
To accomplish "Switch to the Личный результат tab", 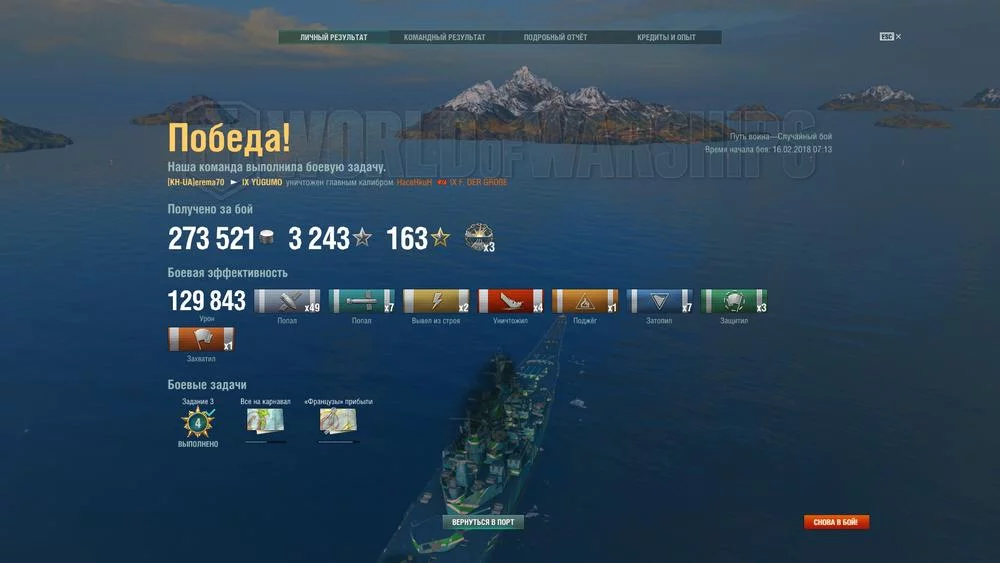I will point(333,38).
